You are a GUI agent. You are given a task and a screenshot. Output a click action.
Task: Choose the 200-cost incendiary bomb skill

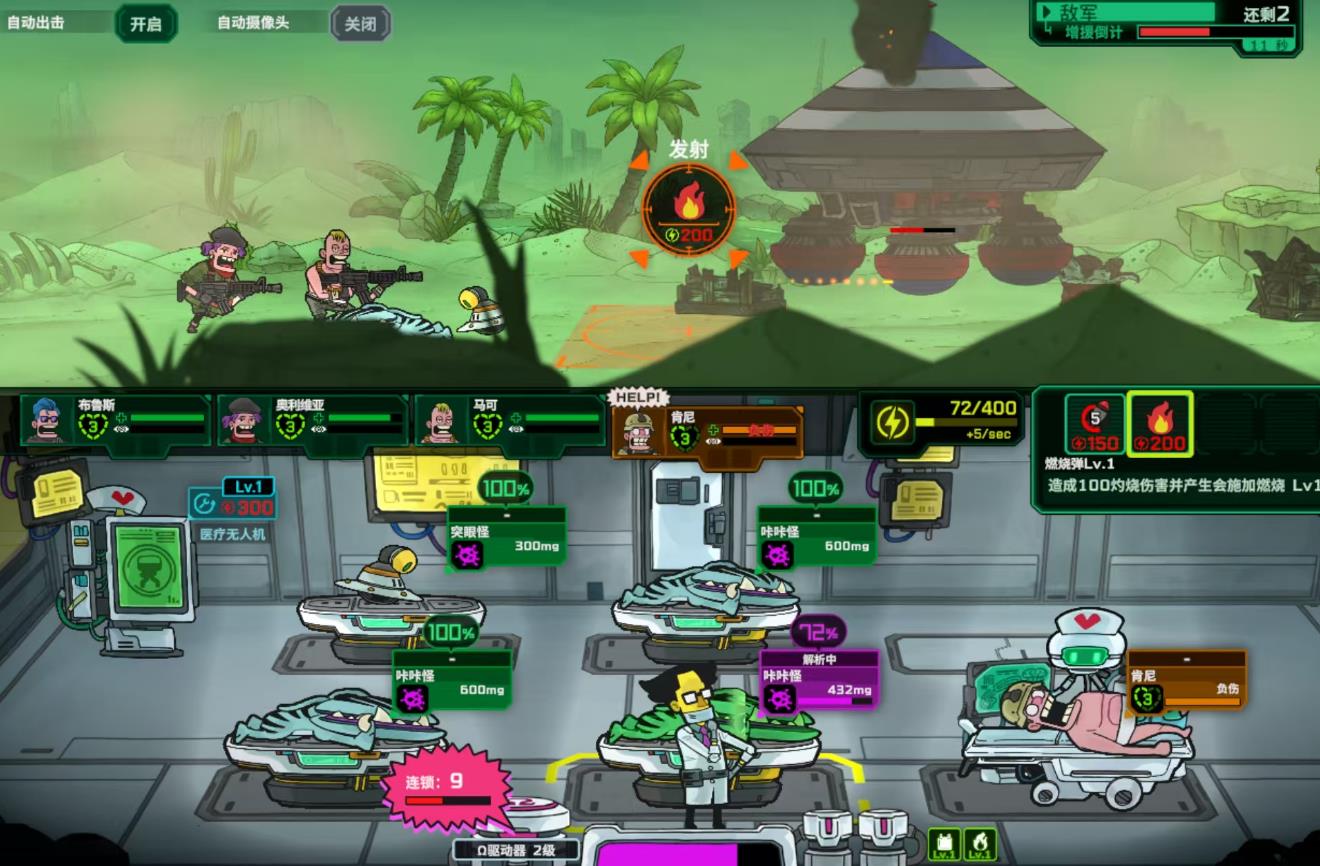1160,424
